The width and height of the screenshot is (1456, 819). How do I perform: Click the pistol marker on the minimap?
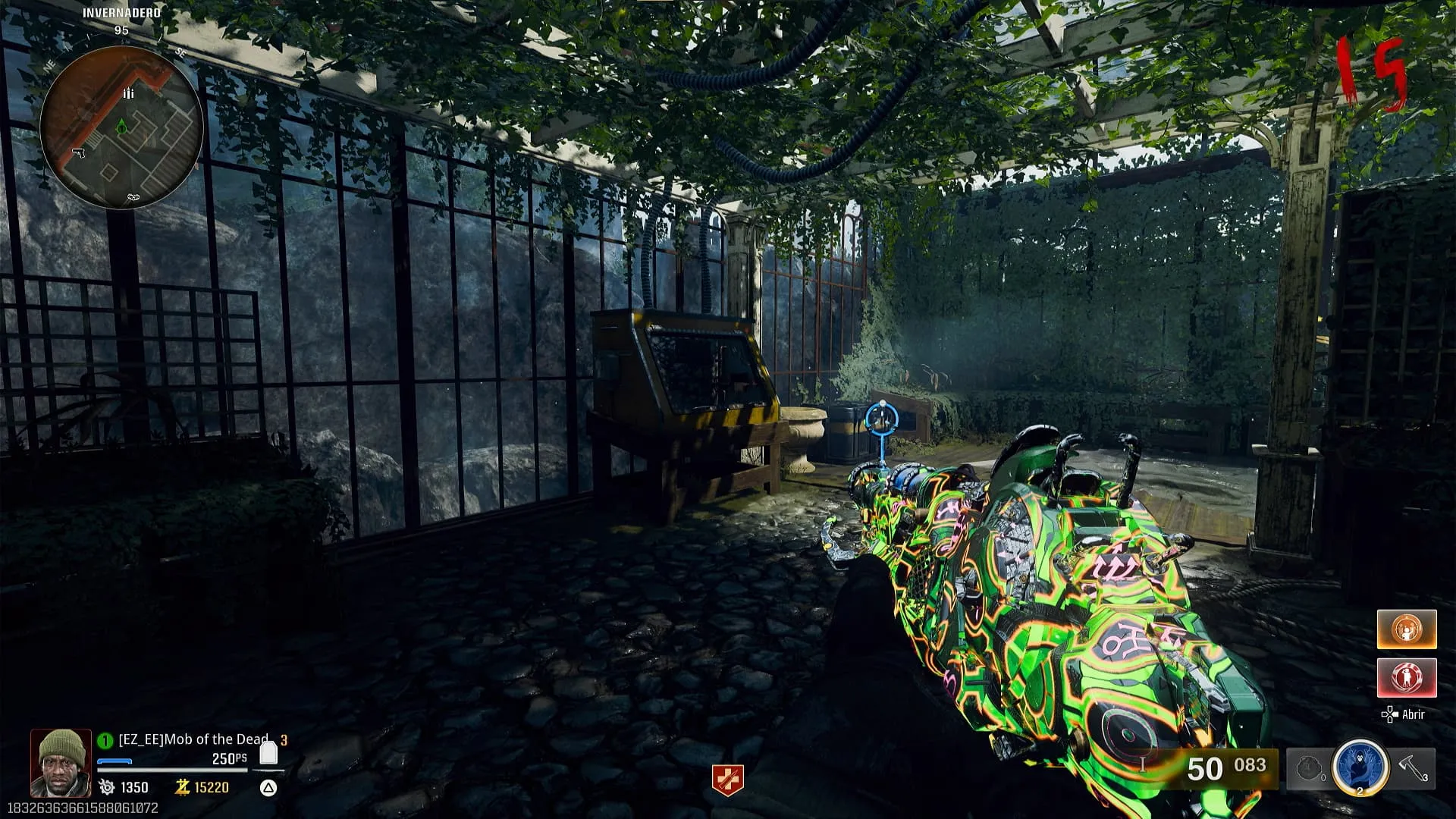tap(79, 153)
